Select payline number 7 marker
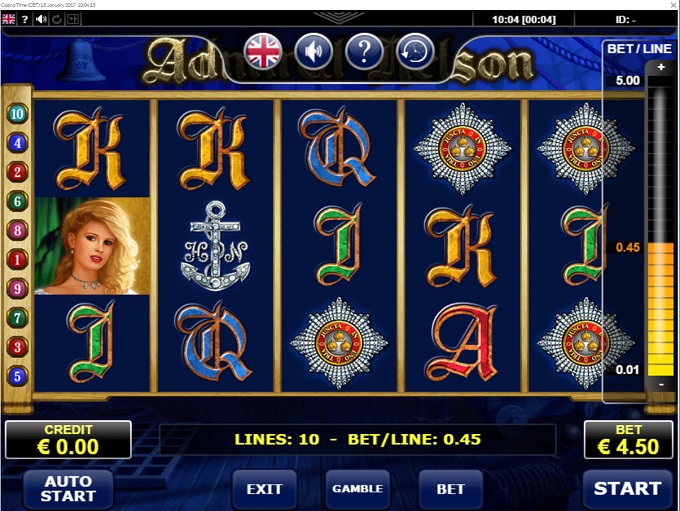The image size is (680, 511). (x=17, y=318)
